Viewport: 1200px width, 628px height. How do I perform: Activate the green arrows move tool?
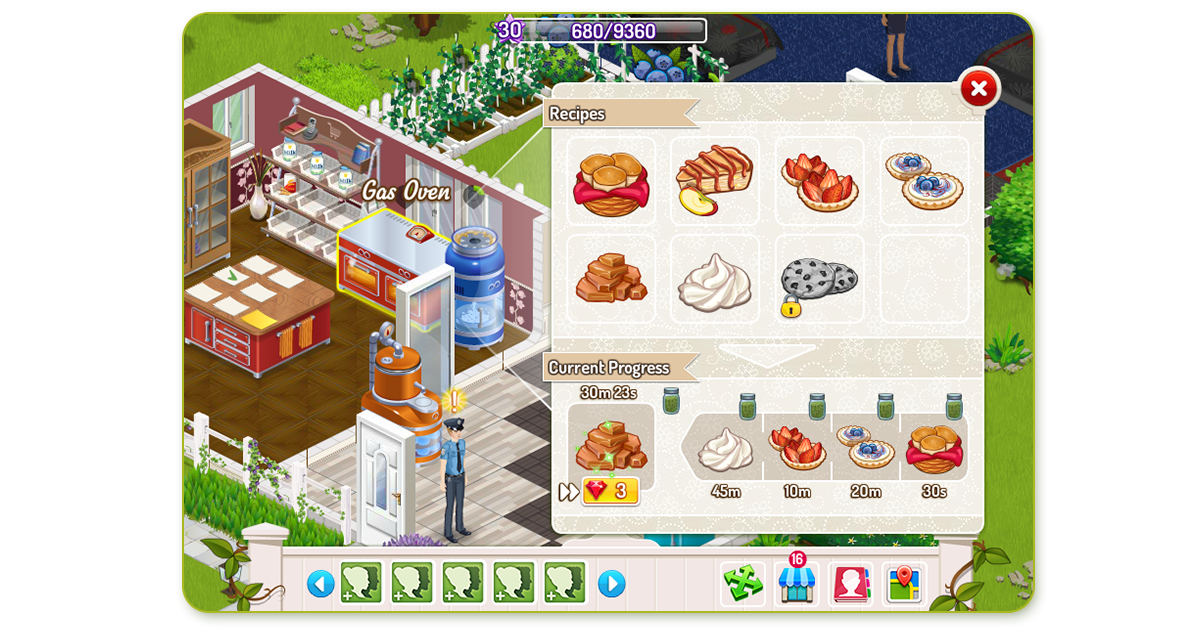click(743, 583)
